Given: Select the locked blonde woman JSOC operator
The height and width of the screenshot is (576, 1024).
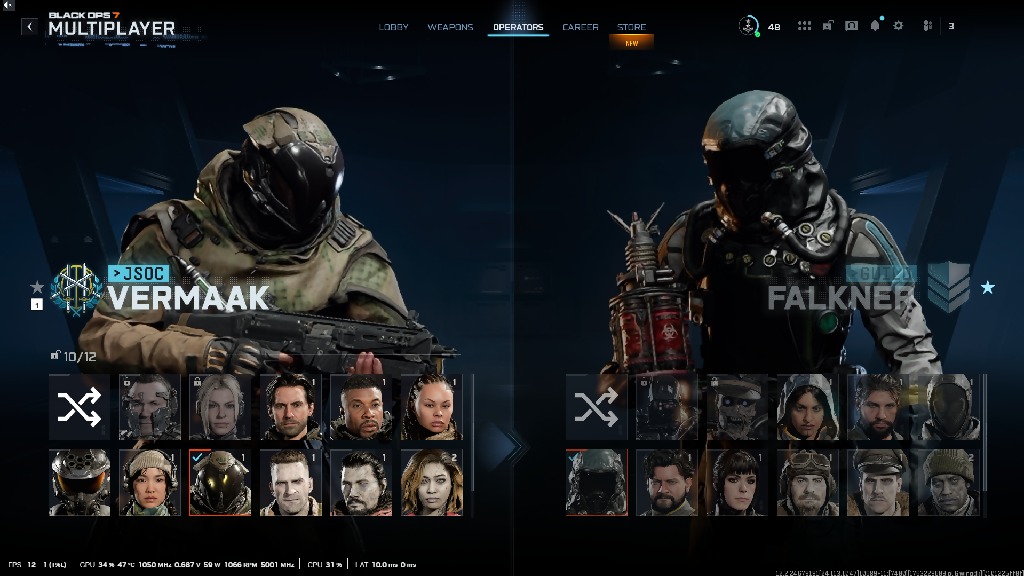Looking at the screenshot, I should tap(221, 407).
